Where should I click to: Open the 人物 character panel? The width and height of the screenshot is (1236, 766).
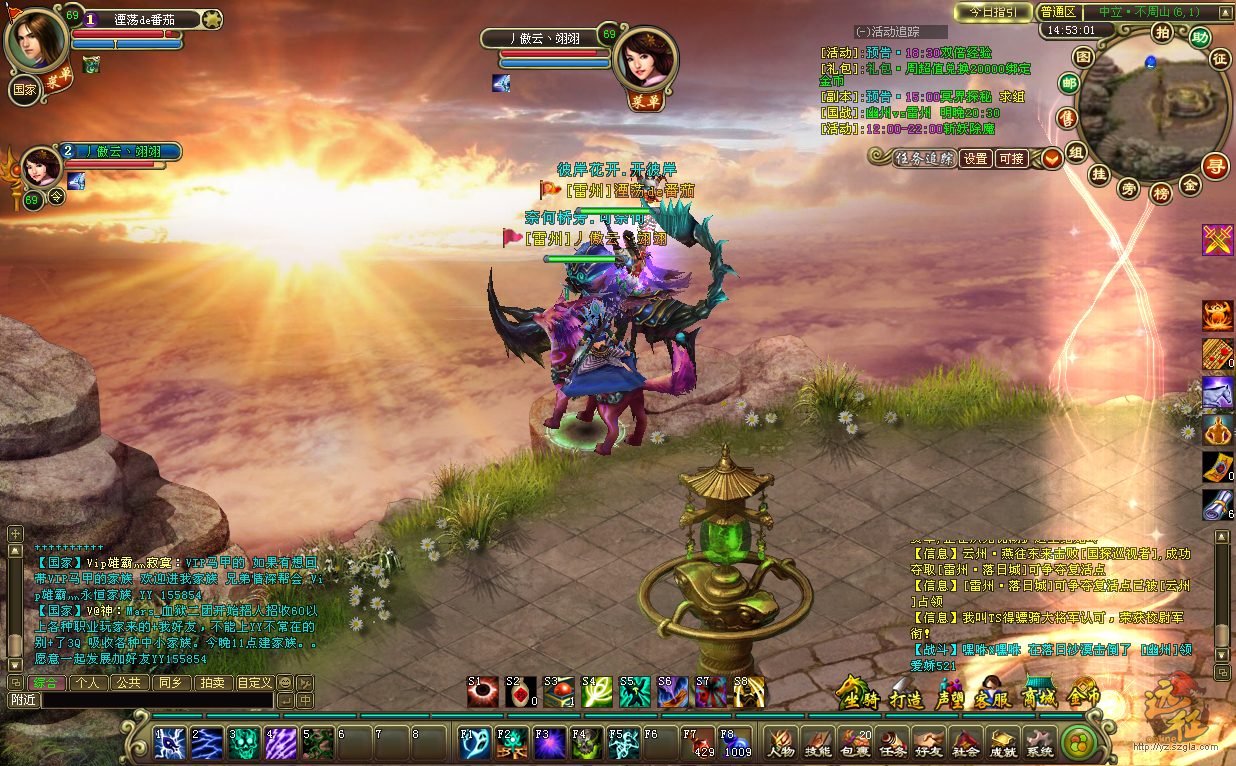pos(780,743)
